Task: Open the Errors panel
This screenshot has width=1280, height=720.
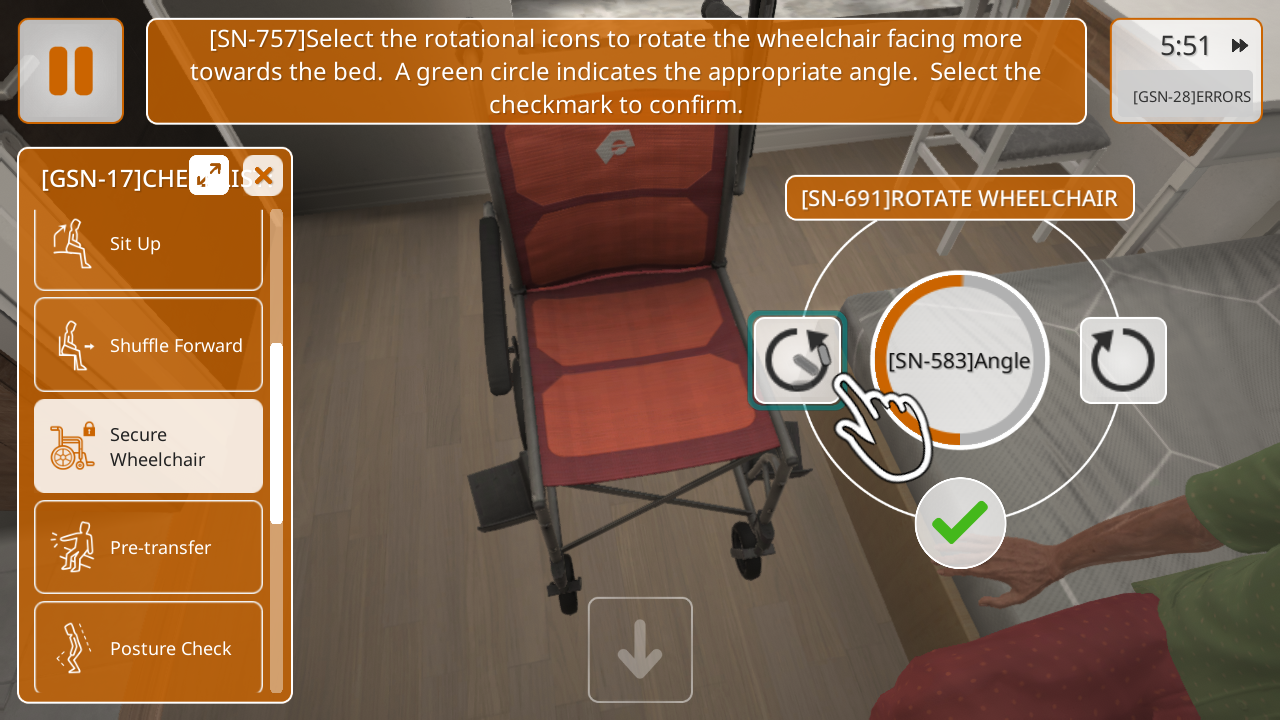Action: coord(1190,96)
